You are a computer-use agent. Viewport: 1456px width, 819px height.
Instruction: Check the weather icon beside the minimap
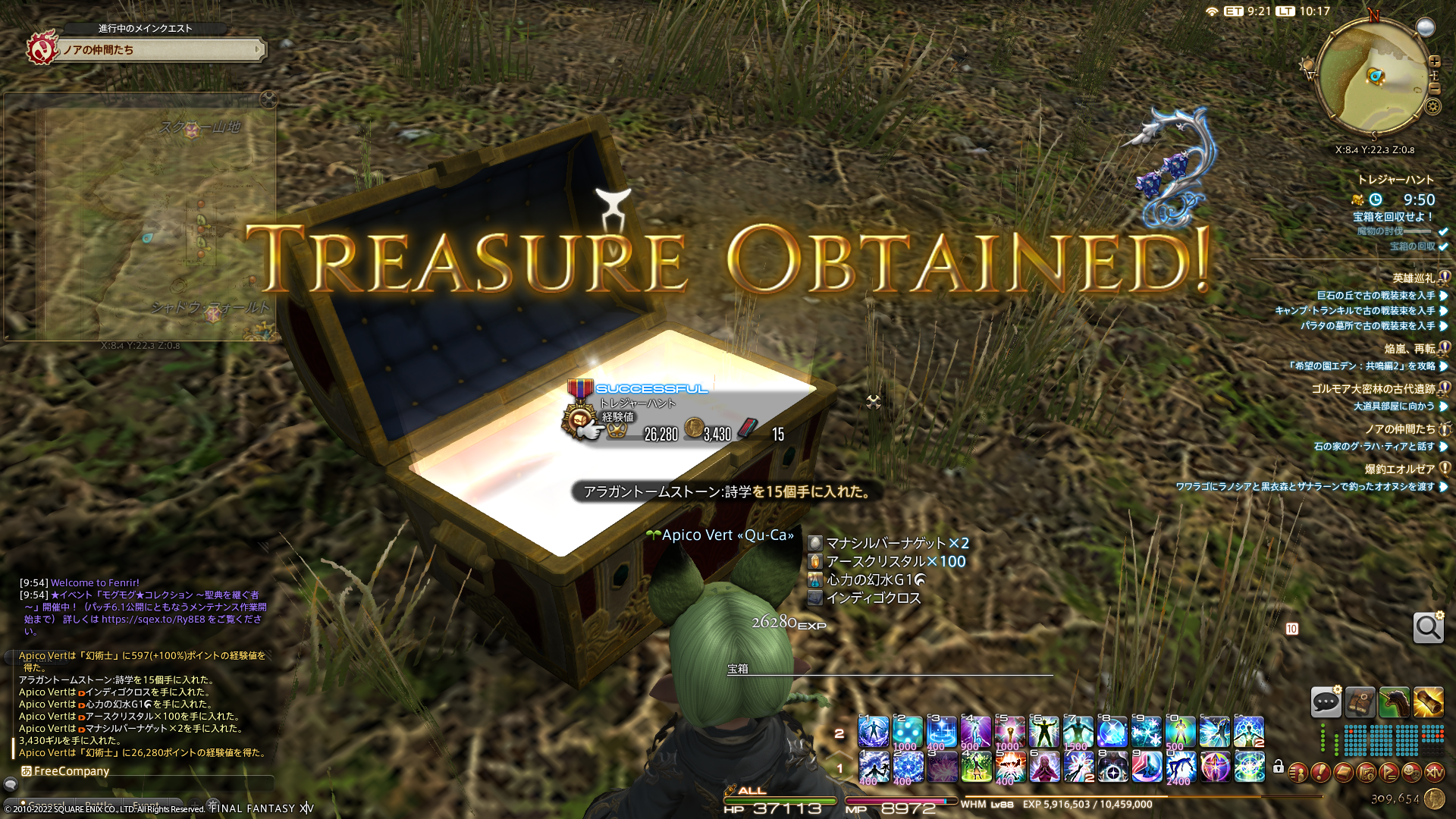(1426, 28)
